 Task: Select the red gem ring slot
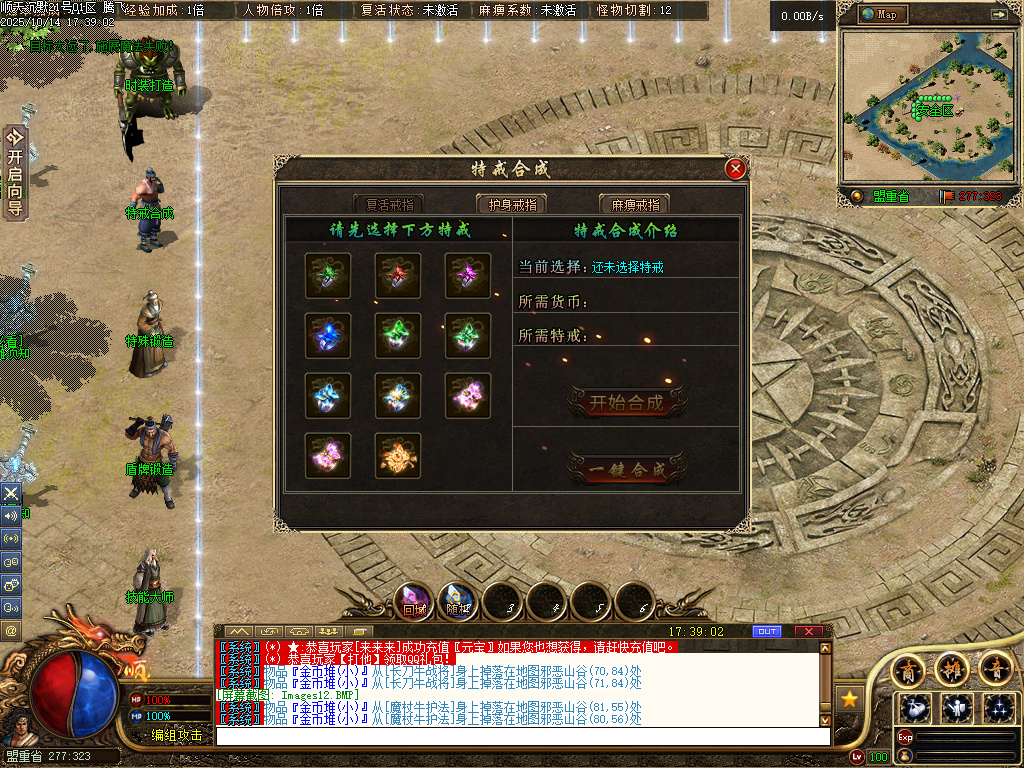[398, 275]
